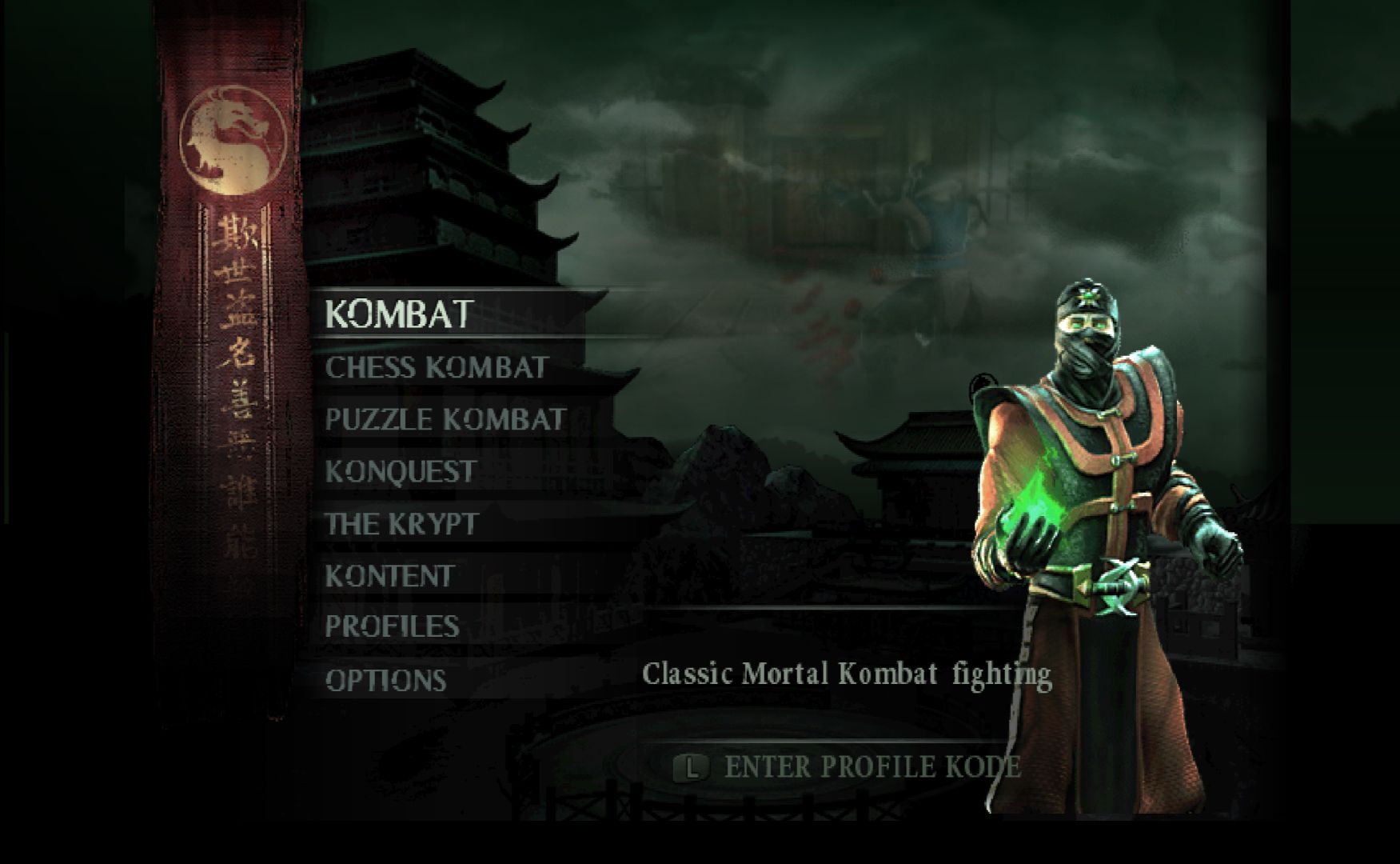The image size is (1400, 864).
Task: Go to Profiles
Action: (x=392, y=626)
